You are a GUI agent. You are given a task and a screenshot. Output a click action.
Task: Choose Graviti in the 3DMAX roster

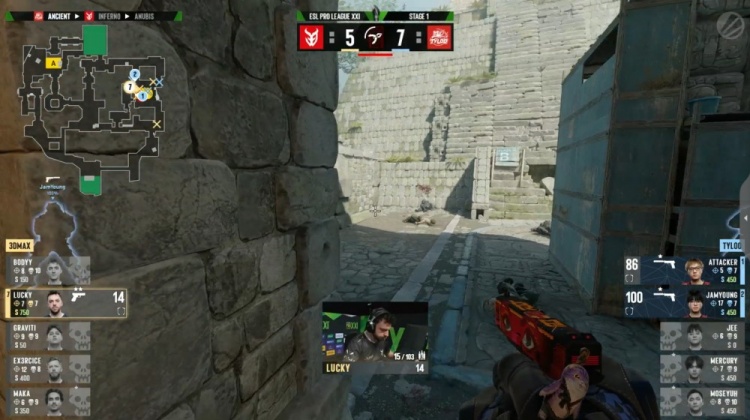coord(48,335)
